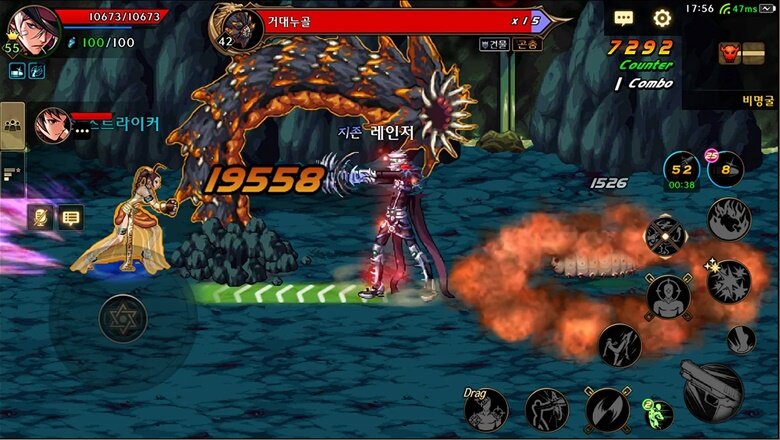Select the party member's portrait

[x=52, y=126]
